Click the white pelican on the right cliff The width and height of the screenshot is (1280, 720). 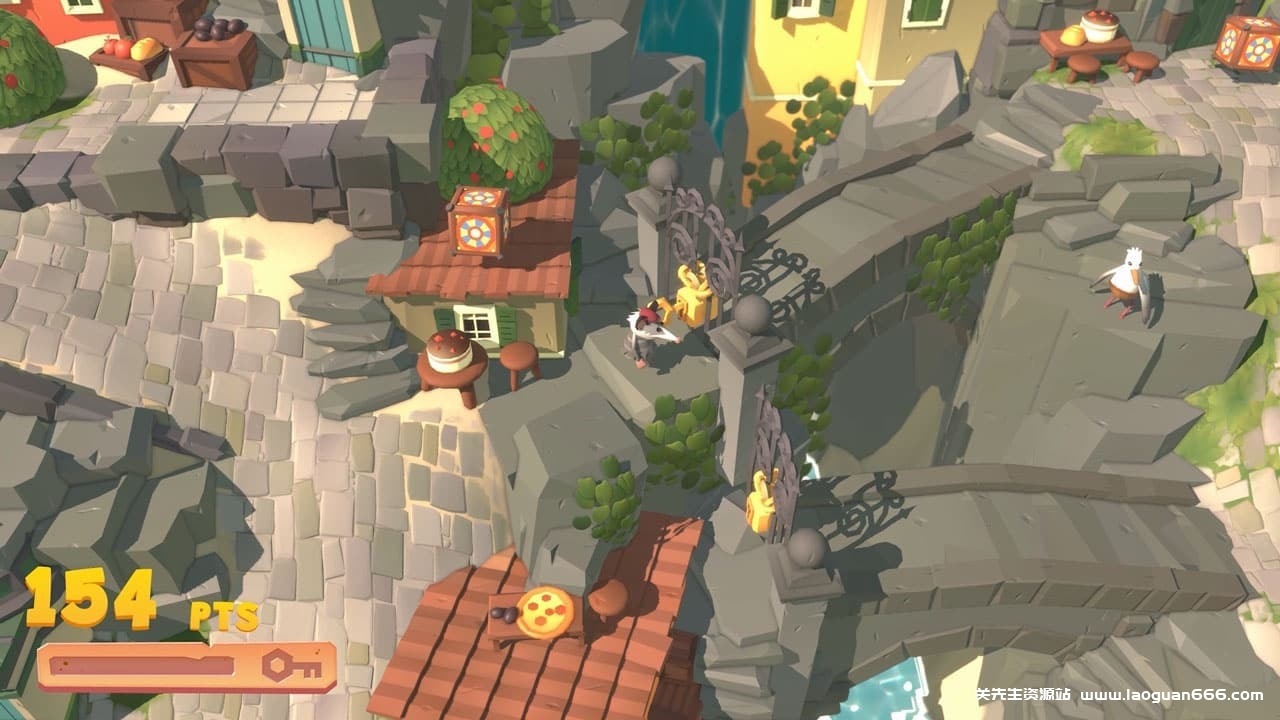pyautogui.click(x=1128, y=283)
